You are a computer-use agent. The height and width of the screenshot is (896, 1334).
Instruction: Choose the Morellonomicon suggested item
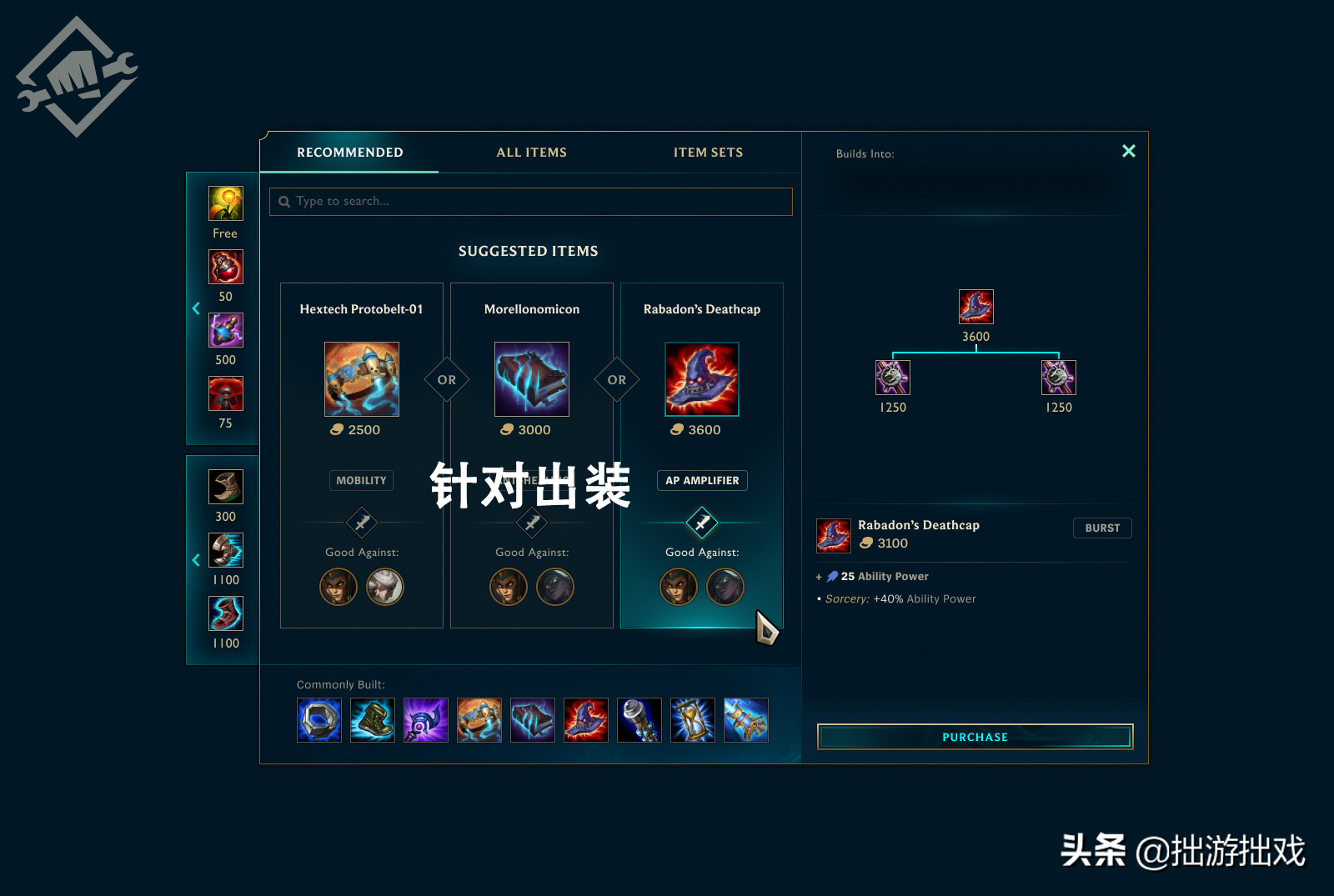pos(532,379)
